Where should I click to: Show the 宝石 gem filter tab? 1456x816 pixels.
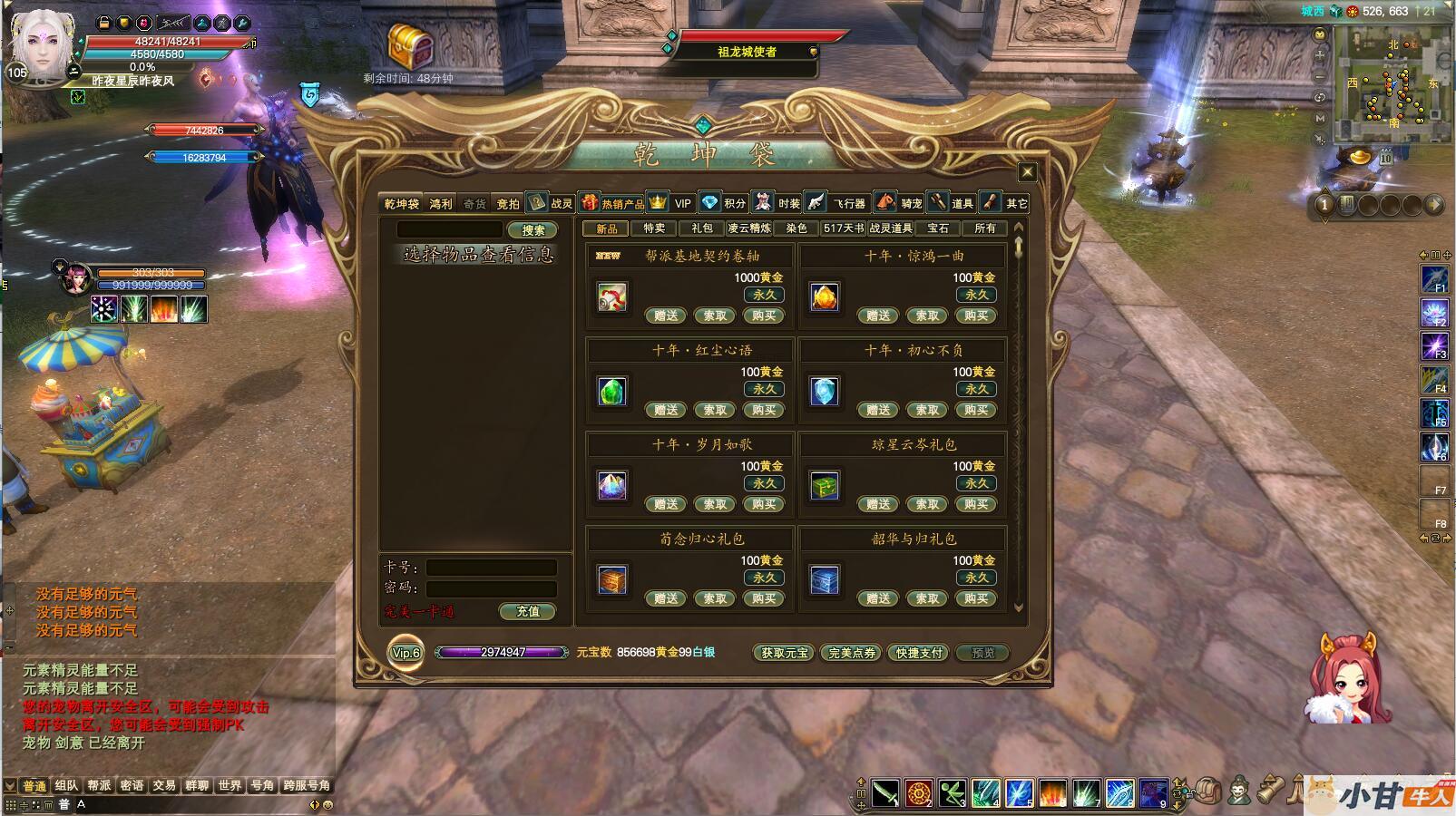click(x=938, y=228)
